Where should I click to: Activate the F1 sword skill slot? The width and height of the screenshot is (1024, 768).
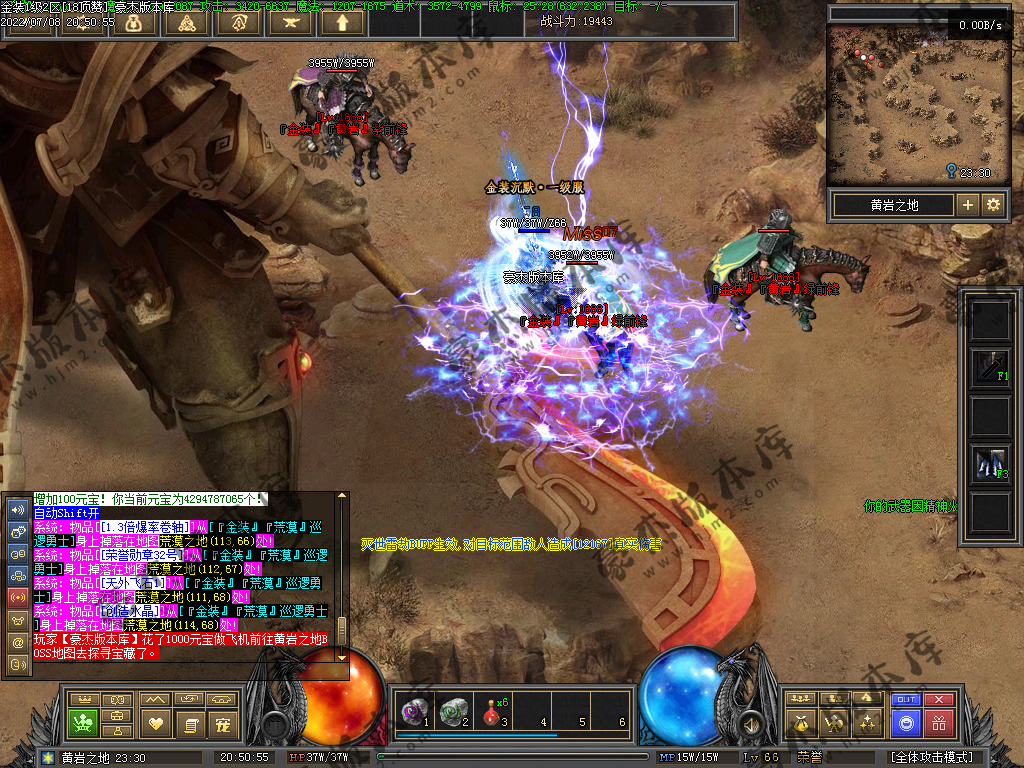pos(991,367)
